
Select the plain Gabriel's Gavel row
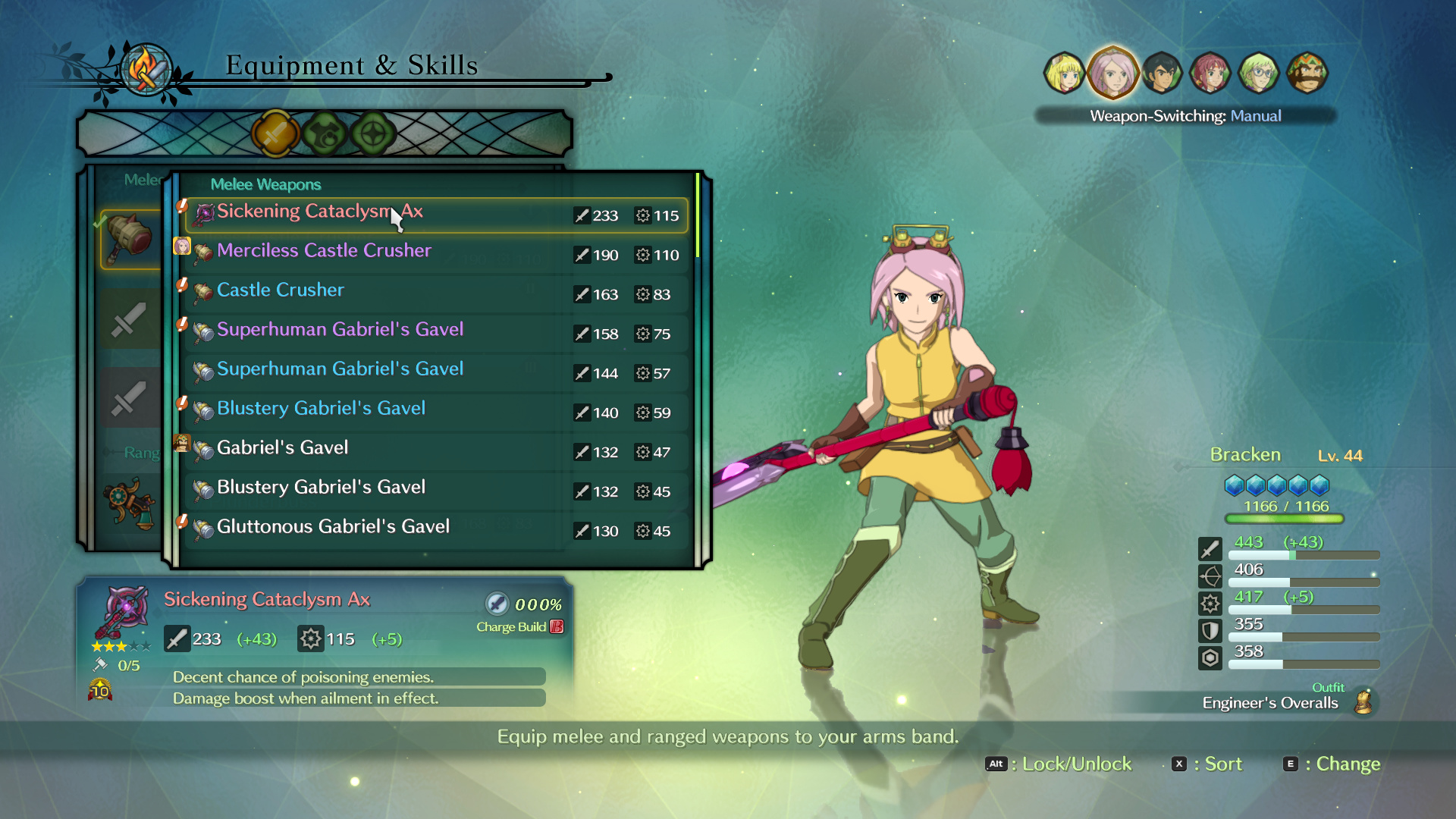pyautogui.click(x=436, y=451)
